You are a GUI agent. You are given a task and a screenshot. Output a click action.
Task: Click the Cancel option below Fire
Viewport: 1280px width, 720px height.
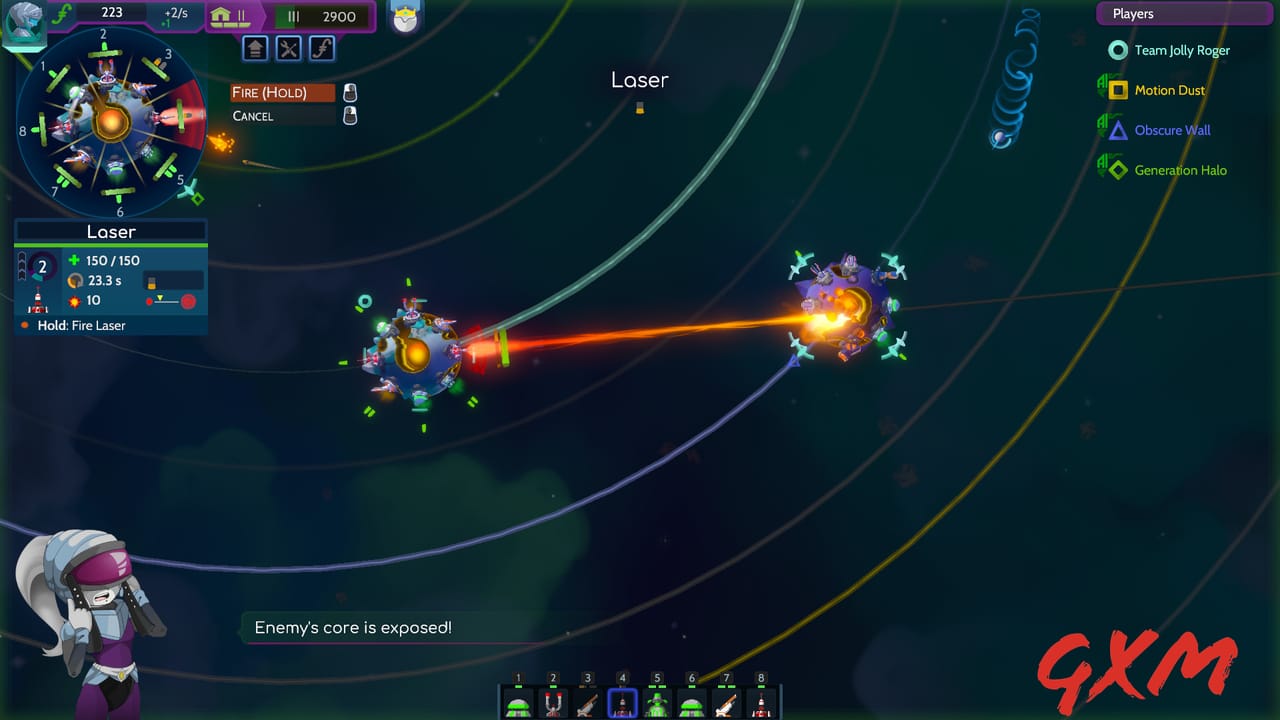253,116
